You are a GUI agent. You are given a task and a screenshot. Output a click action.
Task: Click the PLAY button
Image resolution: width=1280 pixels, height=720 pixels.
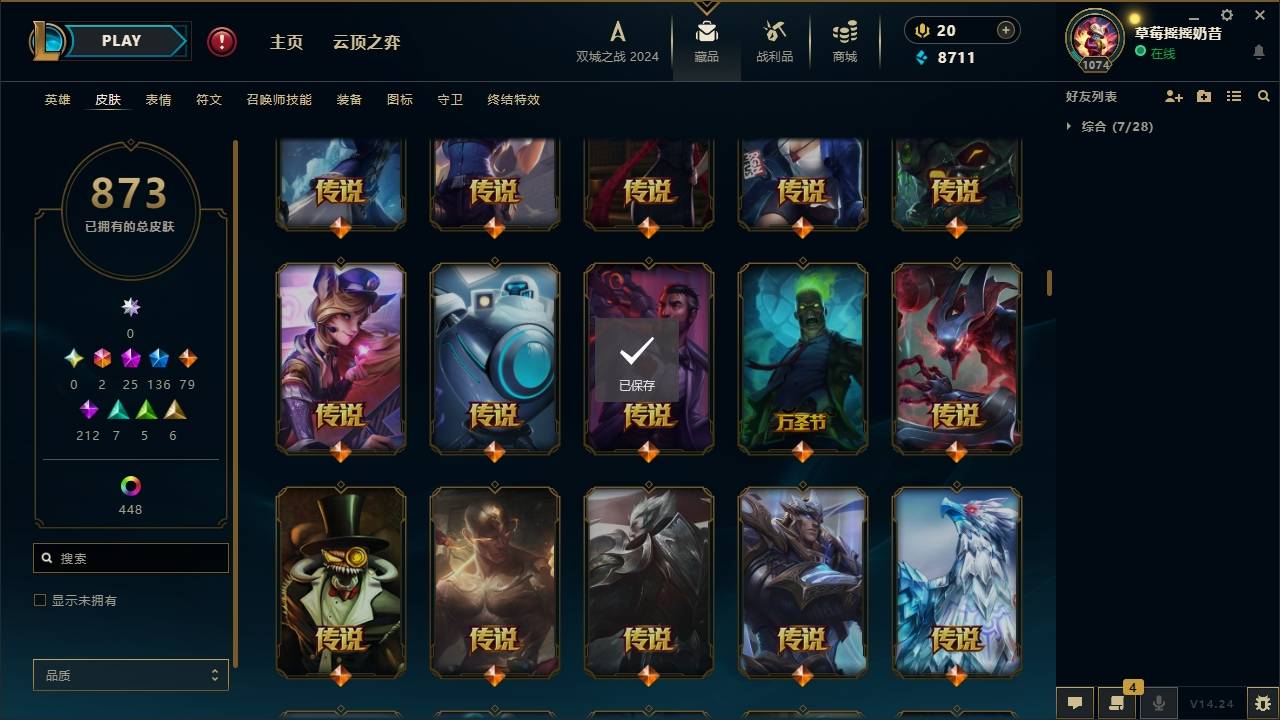click(x=121, y=40)
